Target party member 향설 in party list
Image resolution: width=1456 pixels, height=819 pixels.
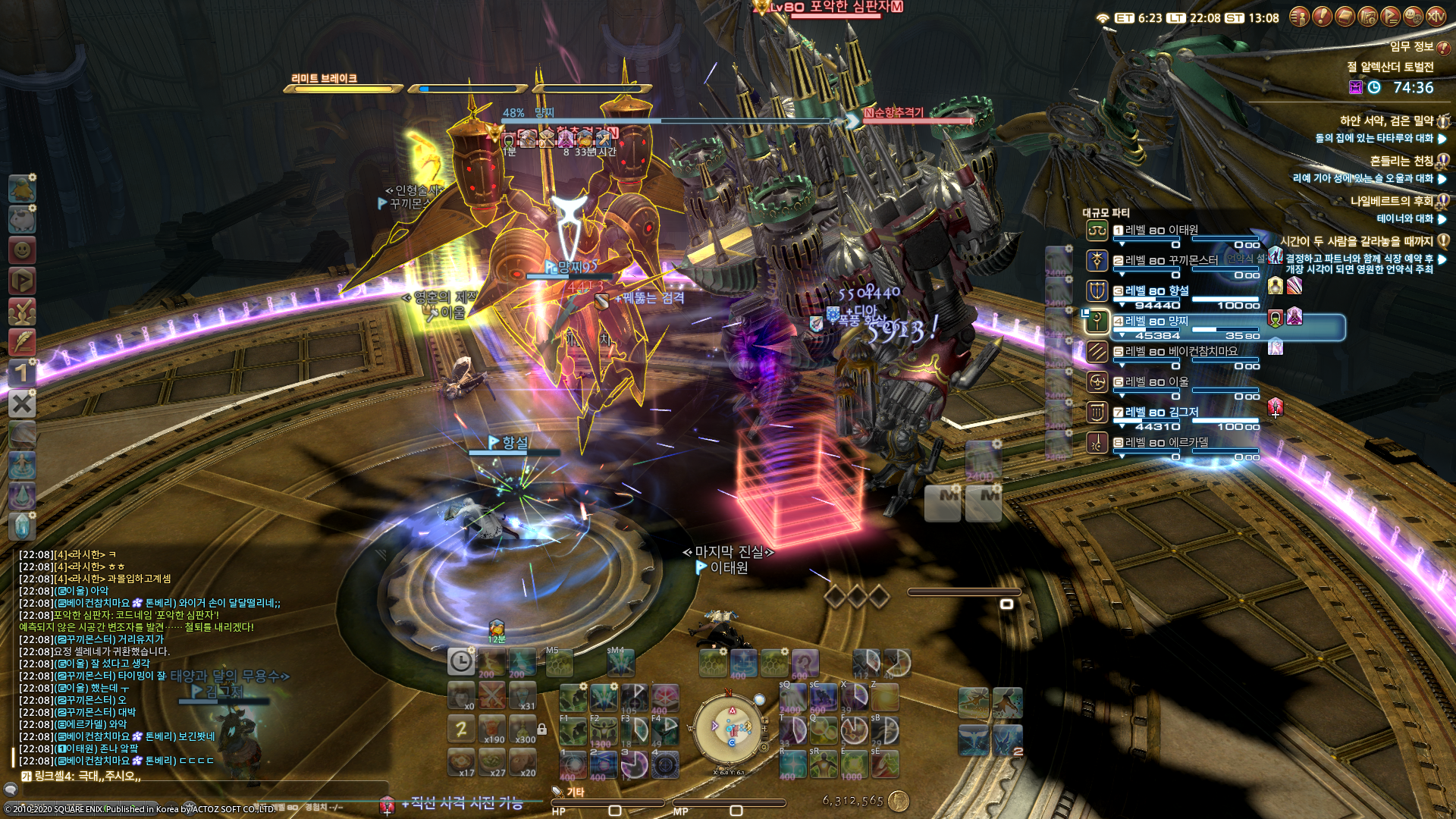pyautogui.click(x=1156, y=290)
